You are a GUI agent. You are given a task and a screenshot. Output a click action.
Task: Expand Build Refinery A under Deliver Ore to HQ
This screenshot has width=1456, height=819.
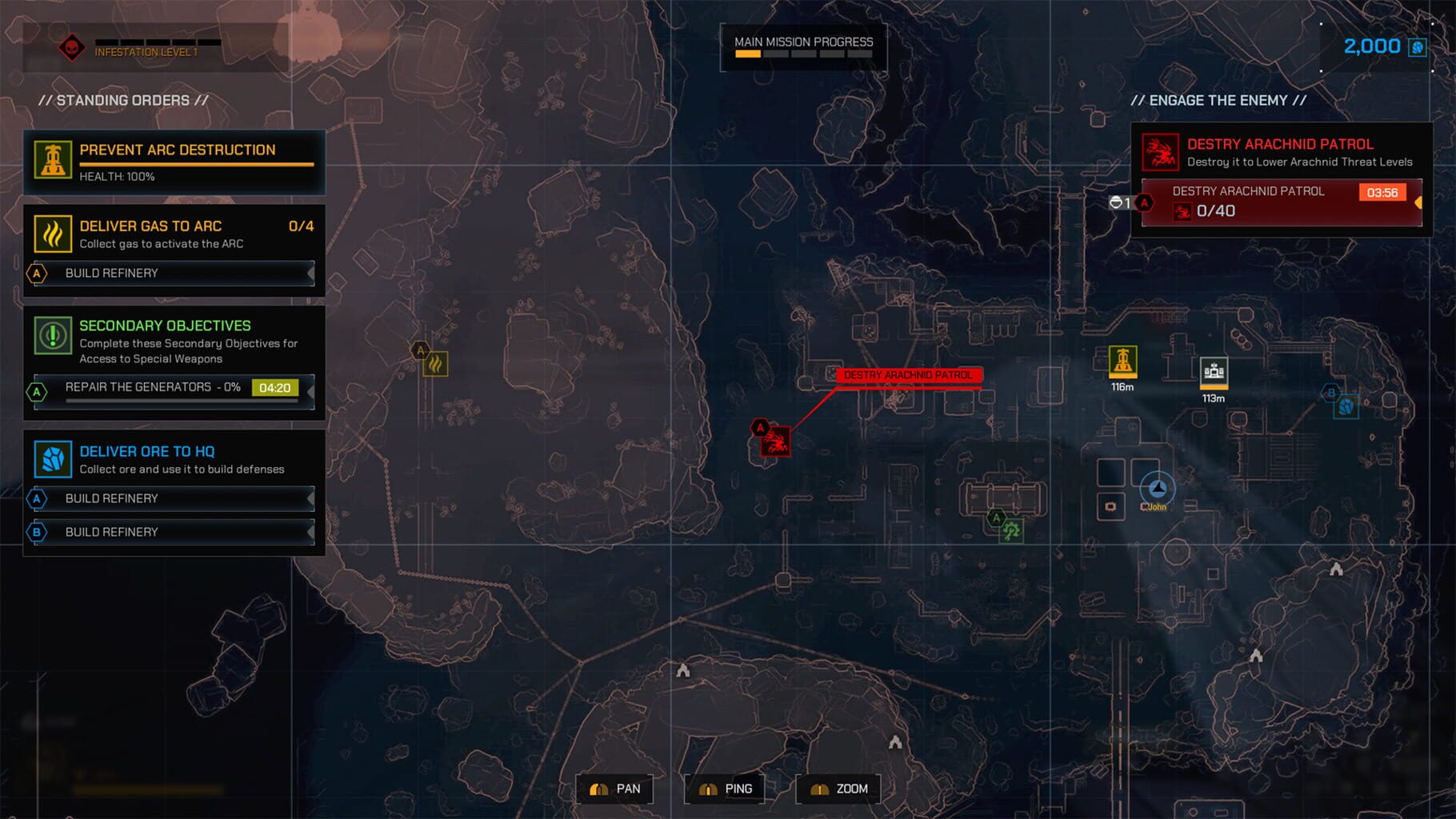coord(171,498)
